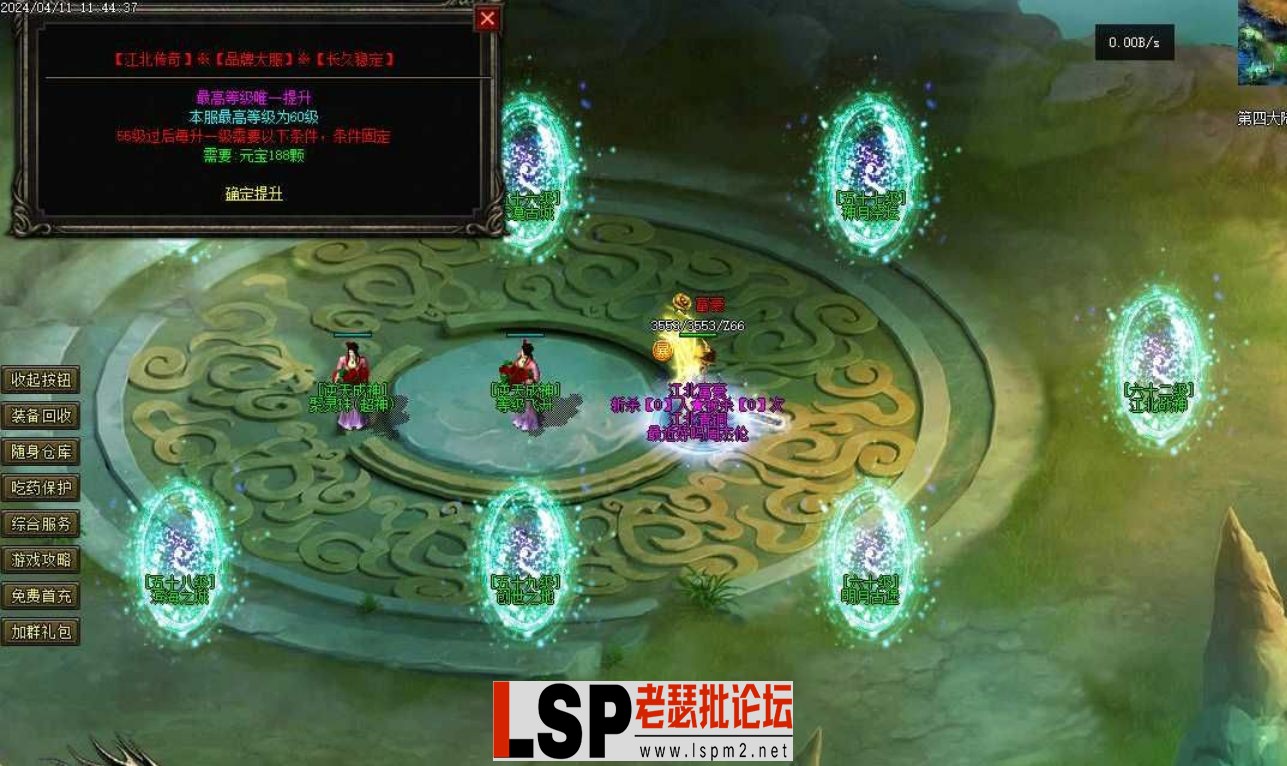Click the 0.00B/s network speed indicator
Image resolution: width=1287 pixels, height=766 pixels.
pos(1135,43)
